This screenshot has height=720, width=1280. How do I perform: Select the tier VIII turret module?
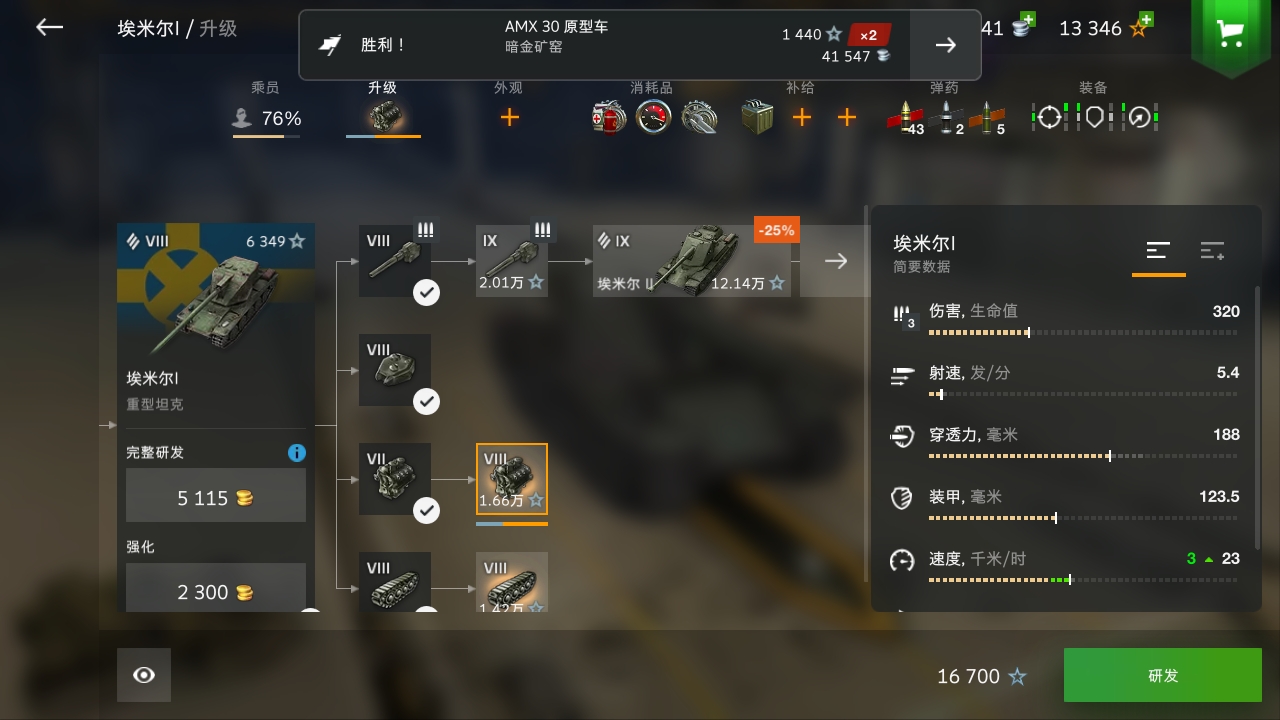coord(395,370)
